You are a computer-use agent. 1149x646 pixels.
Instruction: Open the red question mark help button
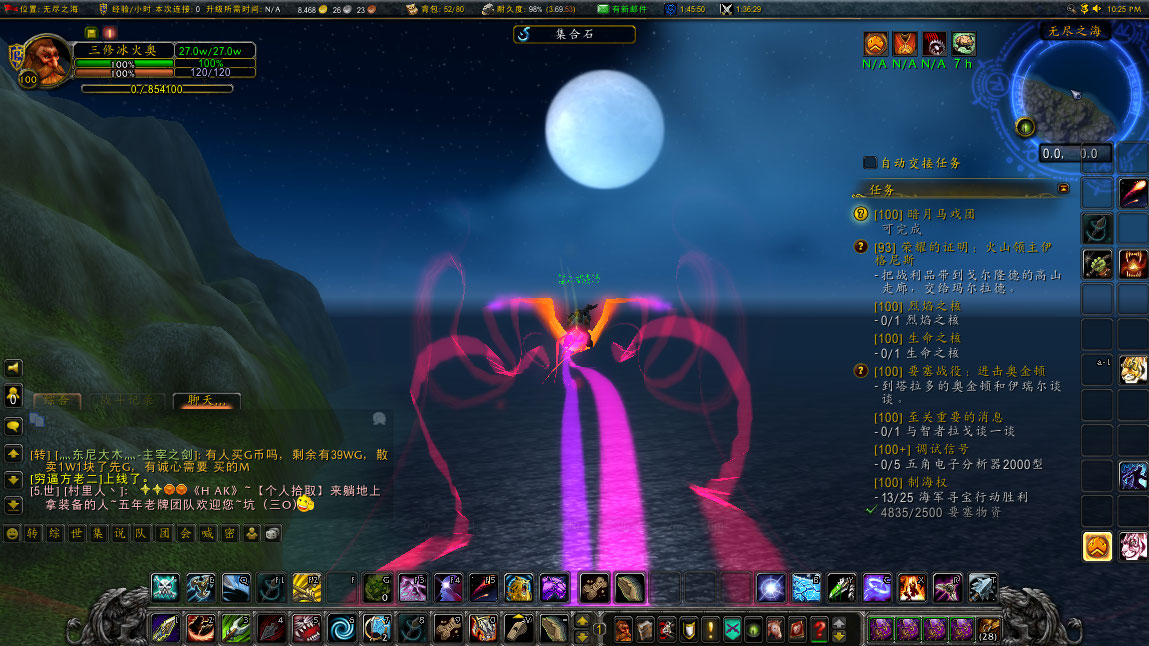click(819, 630)
